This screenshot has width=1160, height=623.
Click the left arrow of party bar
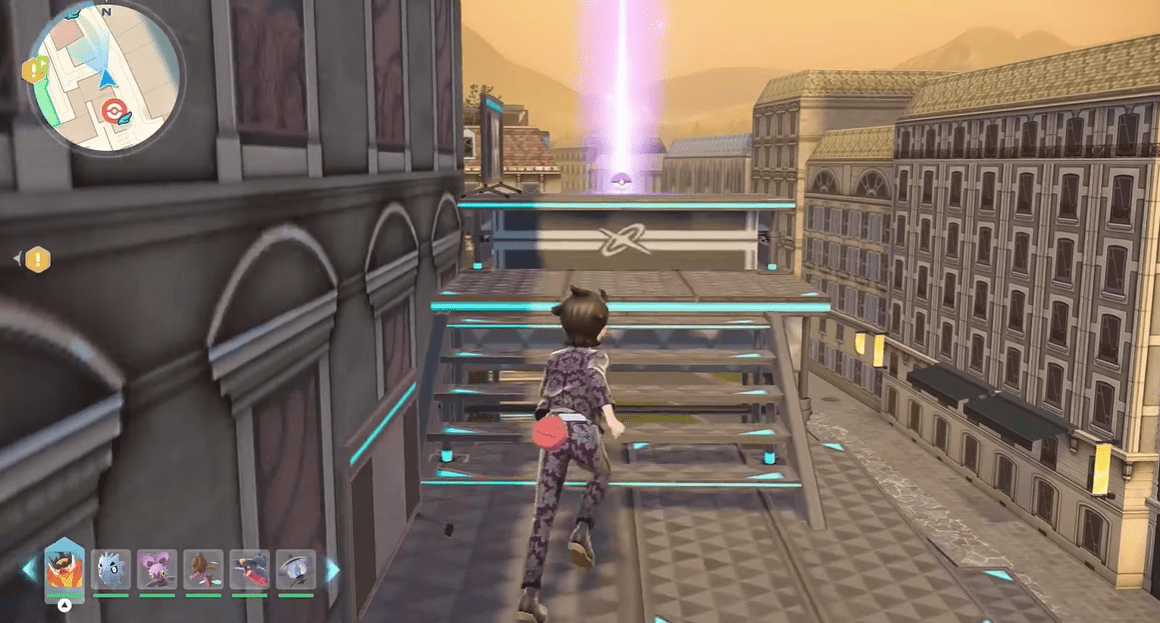pos(28,569)
